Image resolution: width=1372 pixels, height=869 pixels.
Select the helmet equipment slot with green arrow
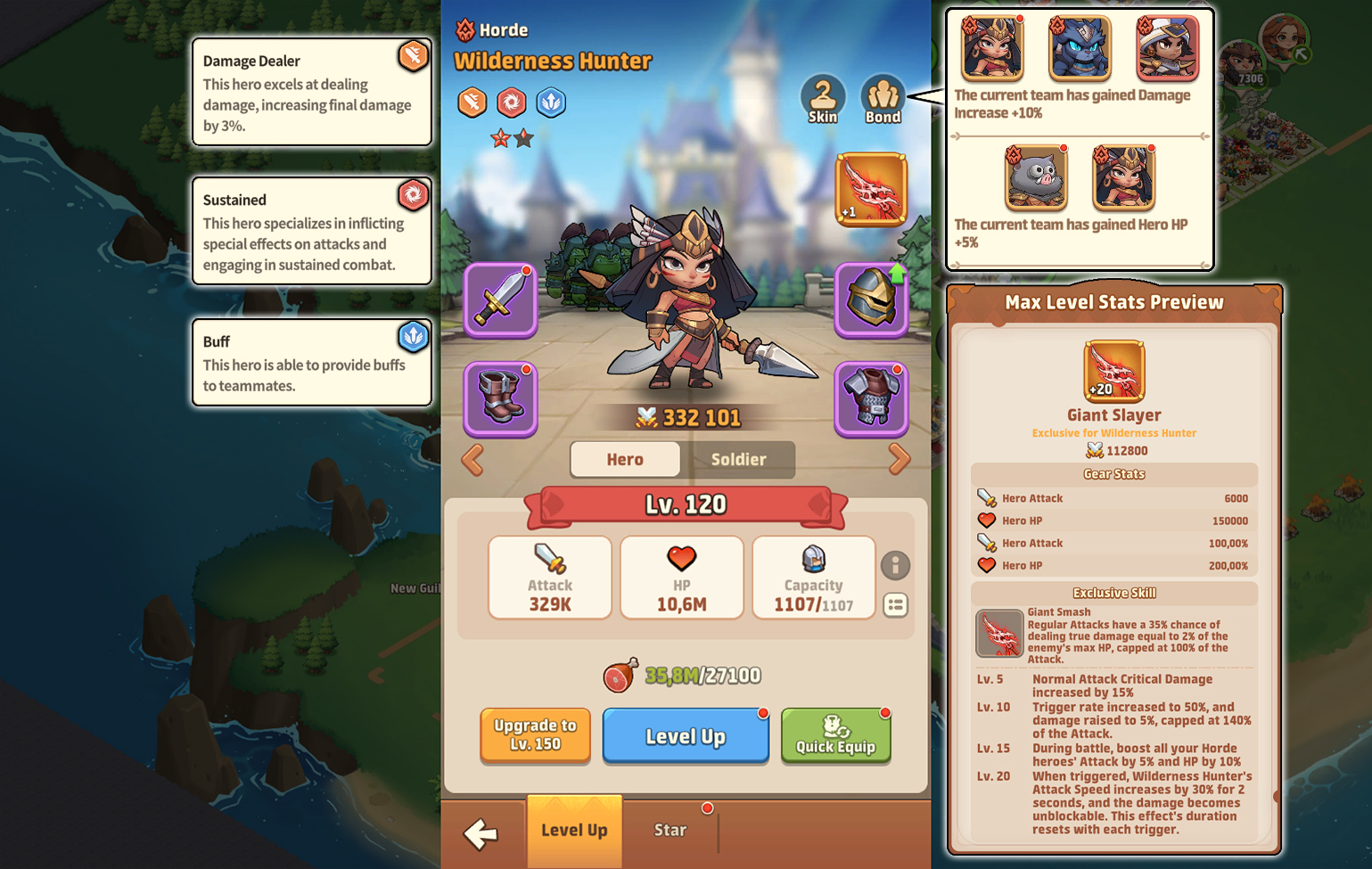point(871,299)
